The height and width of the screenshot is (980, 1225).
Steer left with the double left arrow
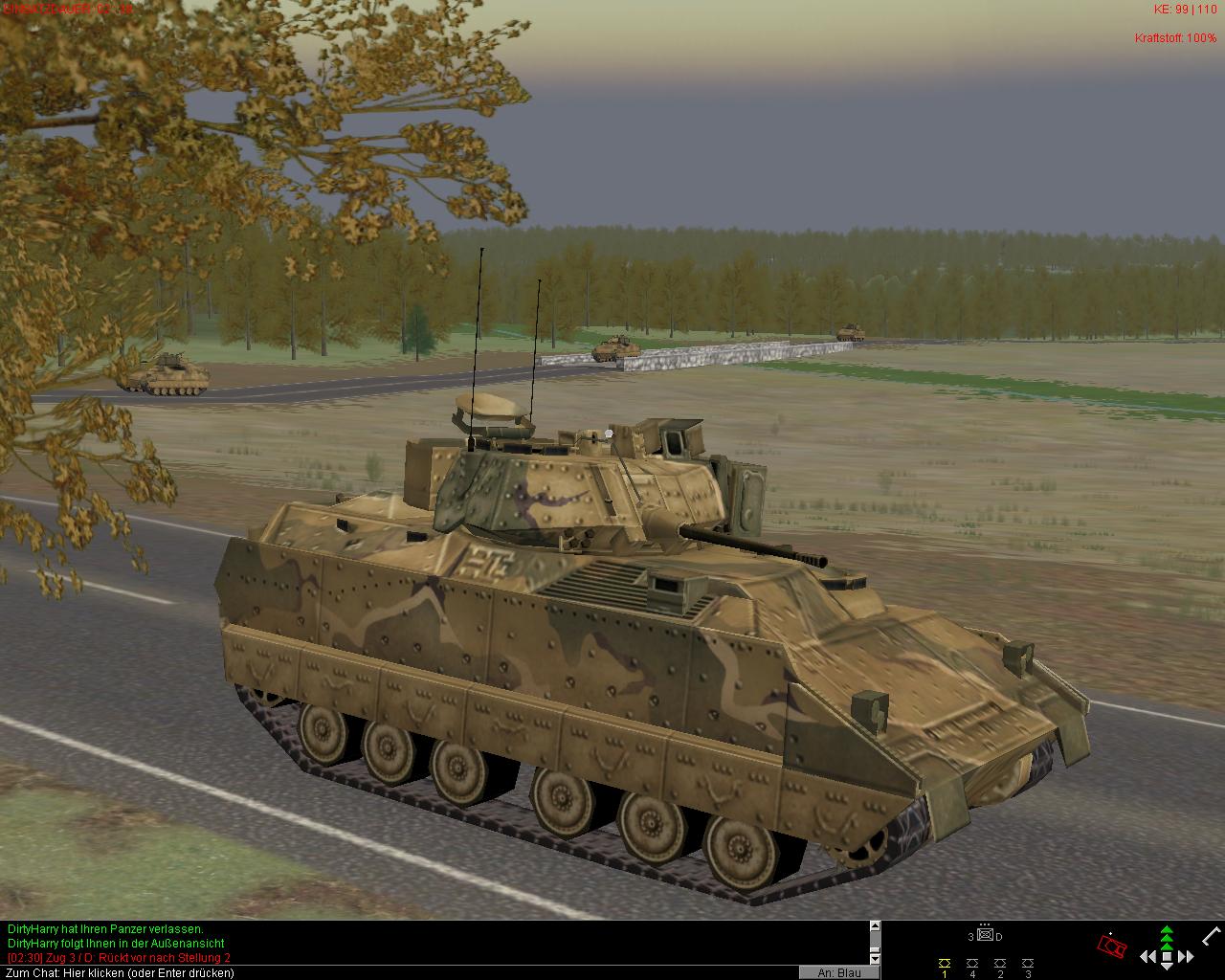coord(1147,956)
